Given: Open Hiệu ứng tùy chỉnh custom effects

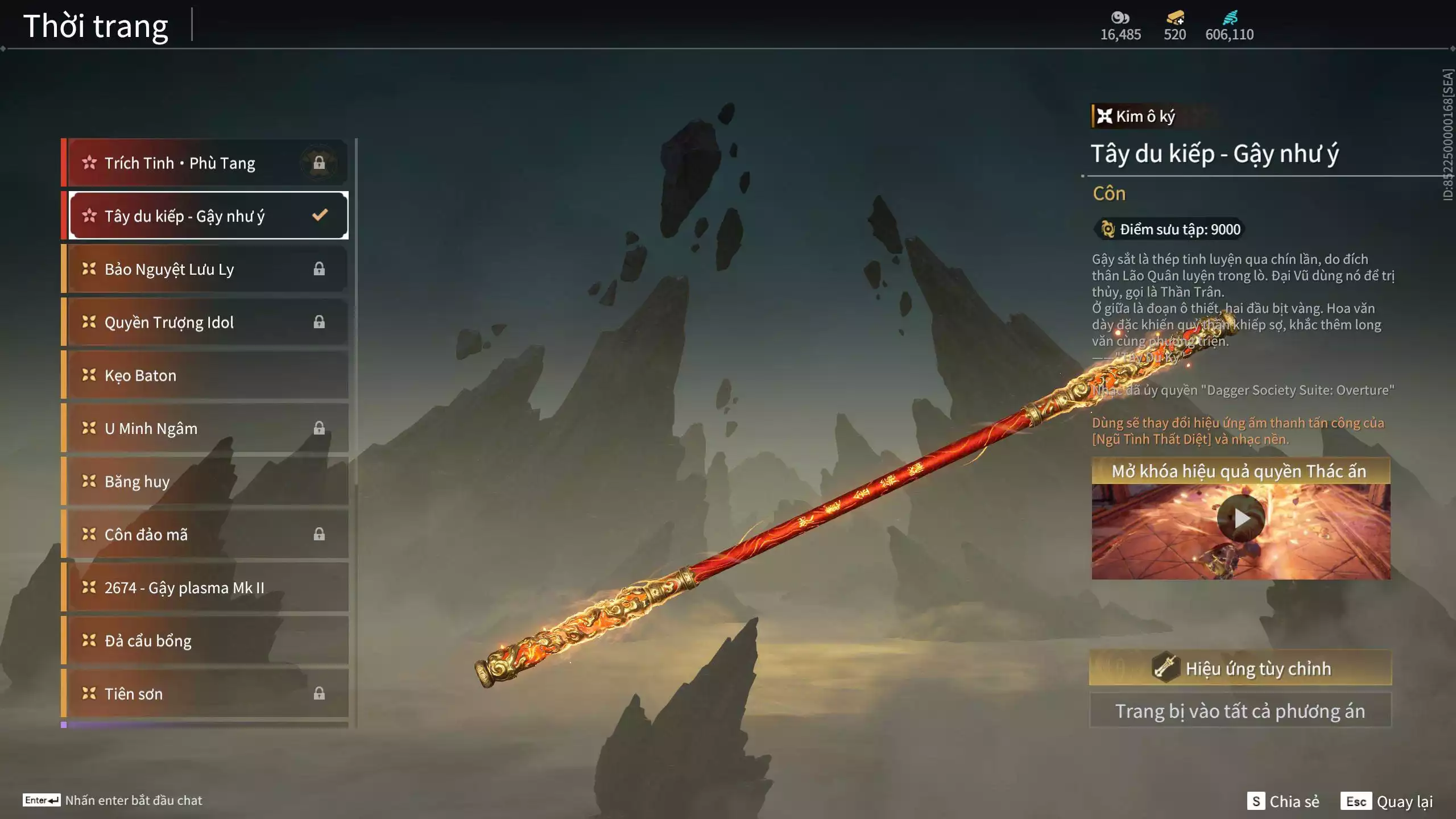Looking at the screenshot, I should point(1240,668).
